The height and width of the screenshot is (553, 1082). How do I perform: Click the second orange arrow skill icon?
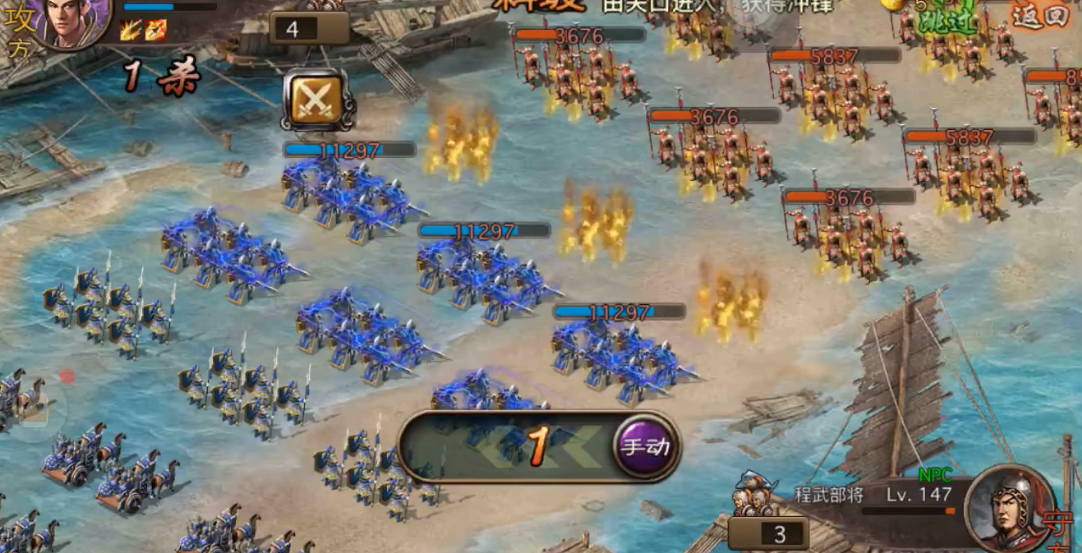click(x=154, y=30)
